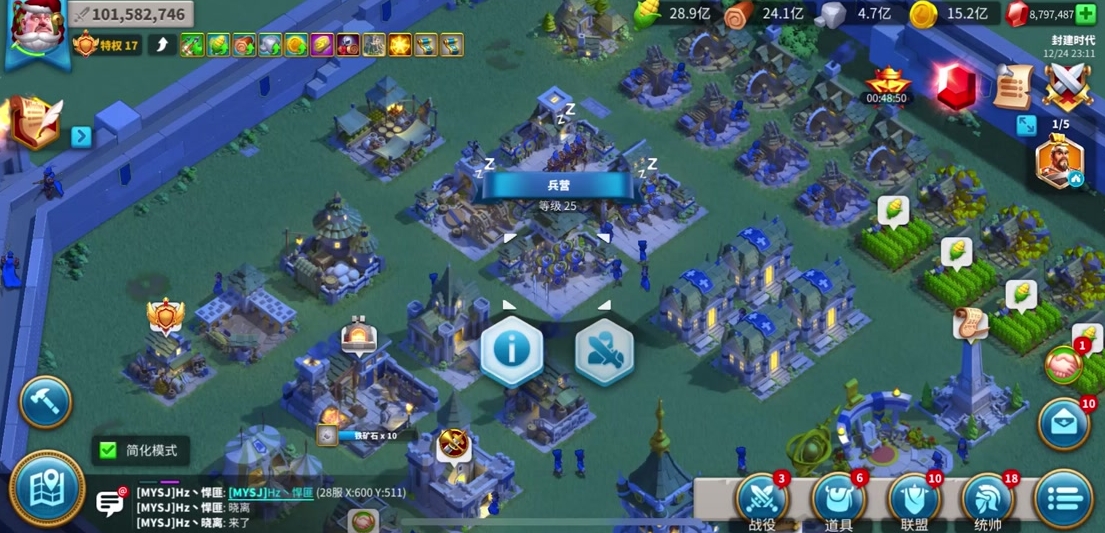Image resolution: width=1105 pixels, height=533 pixels.
Task: Open the three-line list menu button
Action: point(1063,499)
